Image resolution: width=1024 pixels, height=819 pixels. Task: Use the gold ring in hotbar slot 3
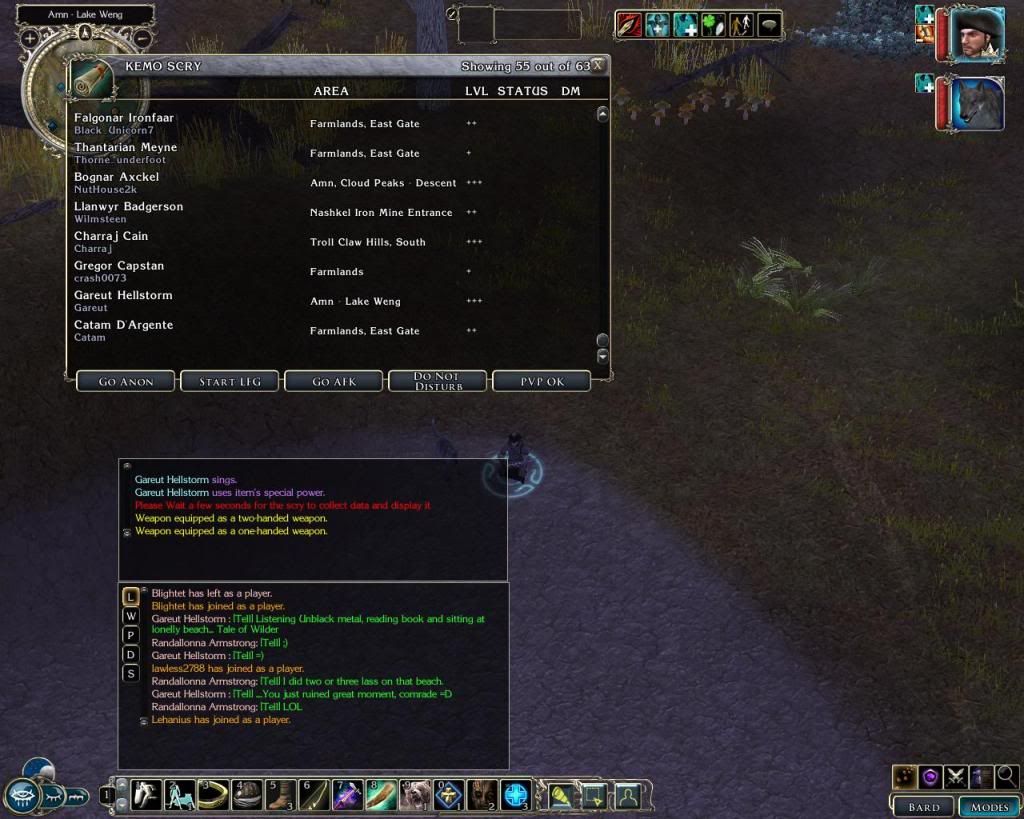coord(213,795)
